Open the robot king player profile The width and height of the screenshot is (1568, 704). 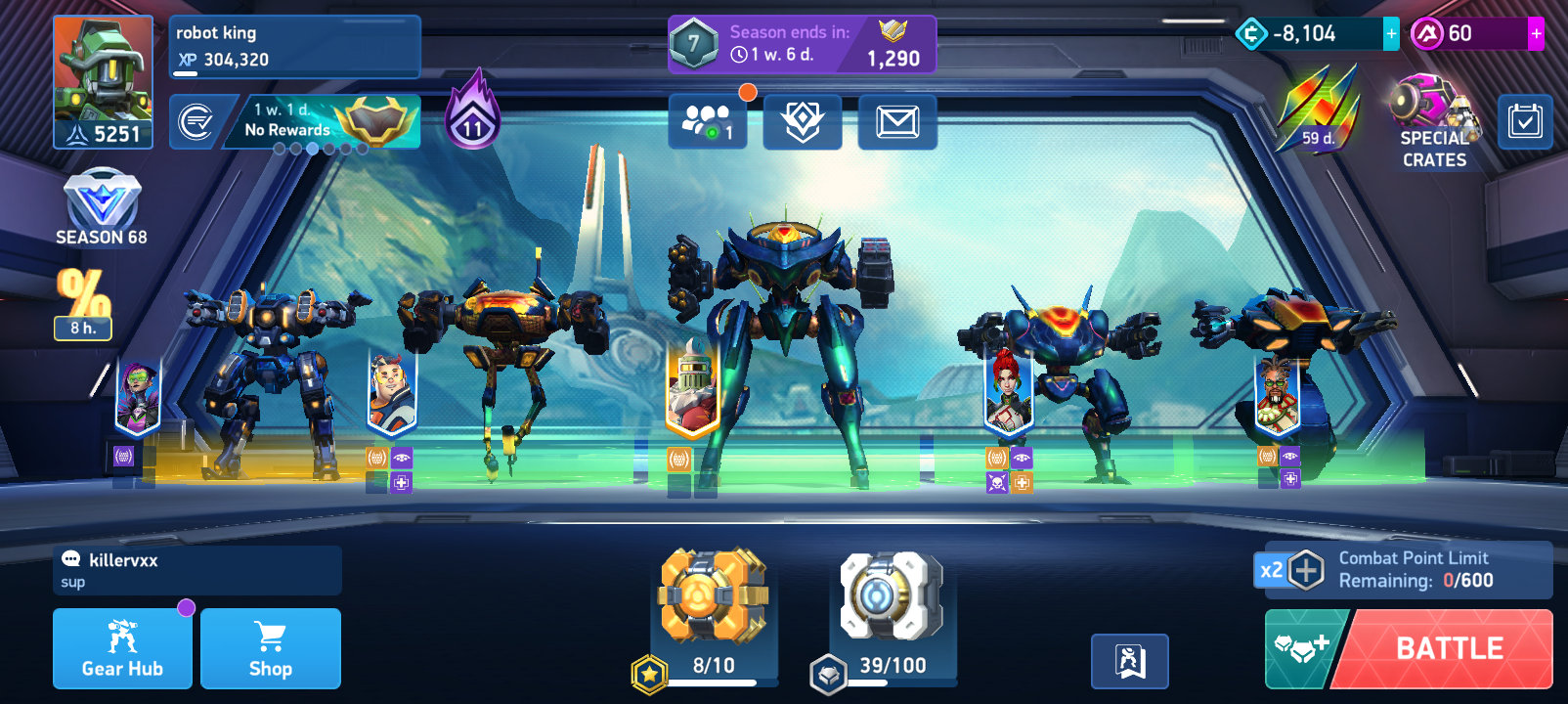pos(103,81)
